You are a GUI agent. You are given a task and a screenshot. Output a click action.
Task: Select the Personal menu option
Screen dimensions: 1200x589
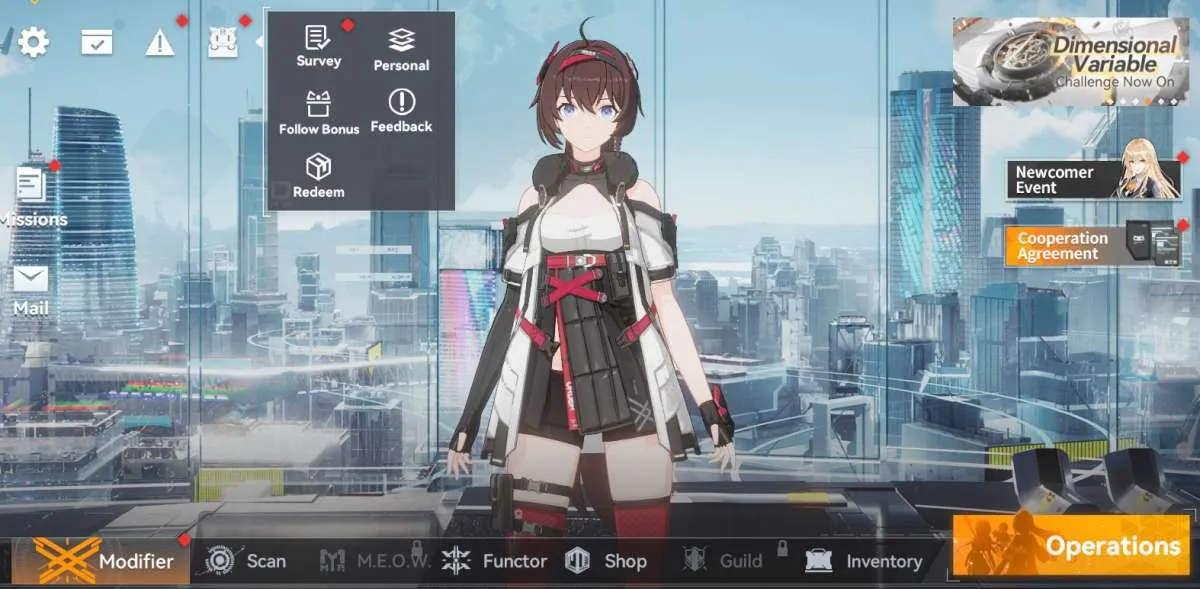(x=401, y=49)
